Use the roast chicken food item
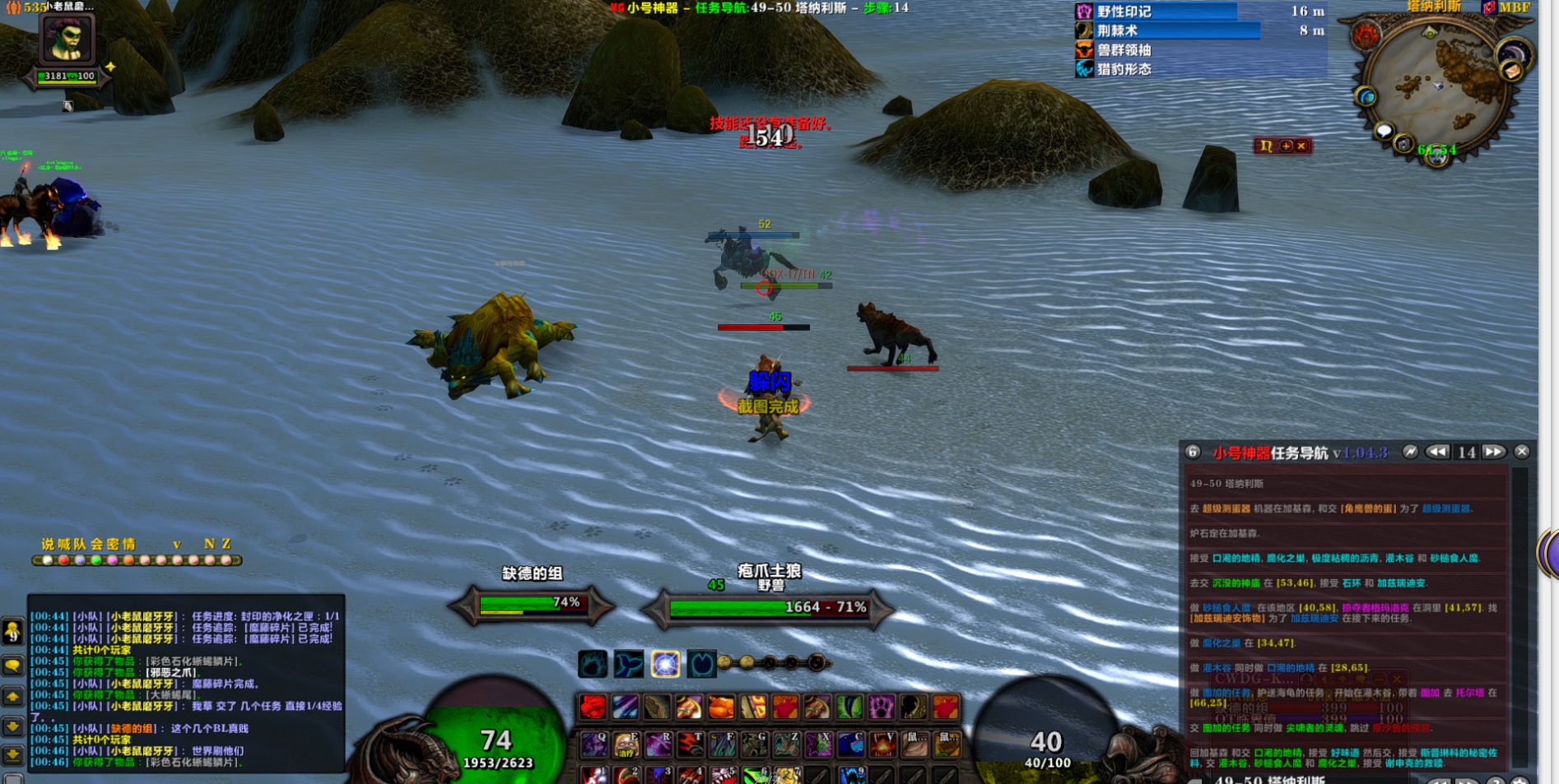The width and height of the screenshot is (1559, 784). coord(720,707)
